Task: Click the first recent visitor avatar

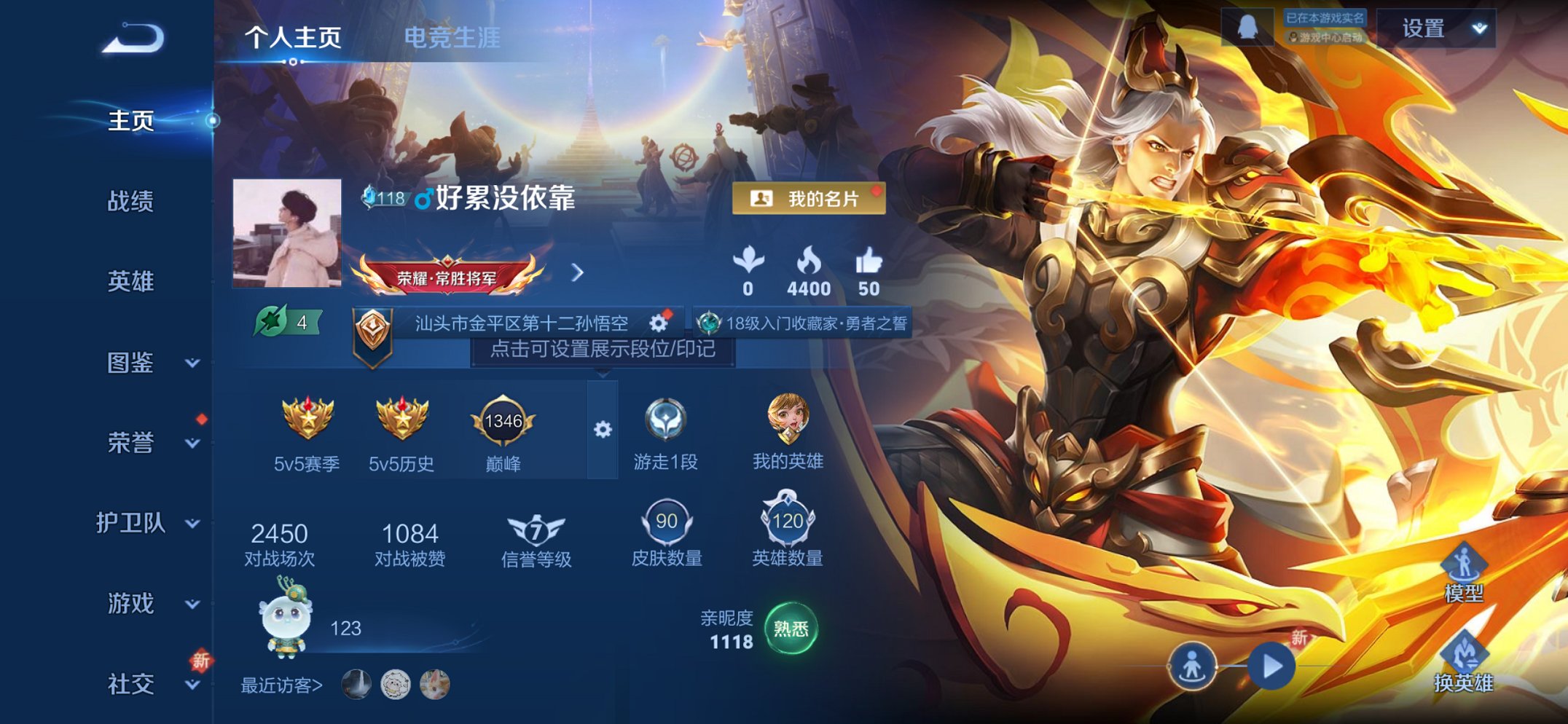Action: [x=355, y=683]
